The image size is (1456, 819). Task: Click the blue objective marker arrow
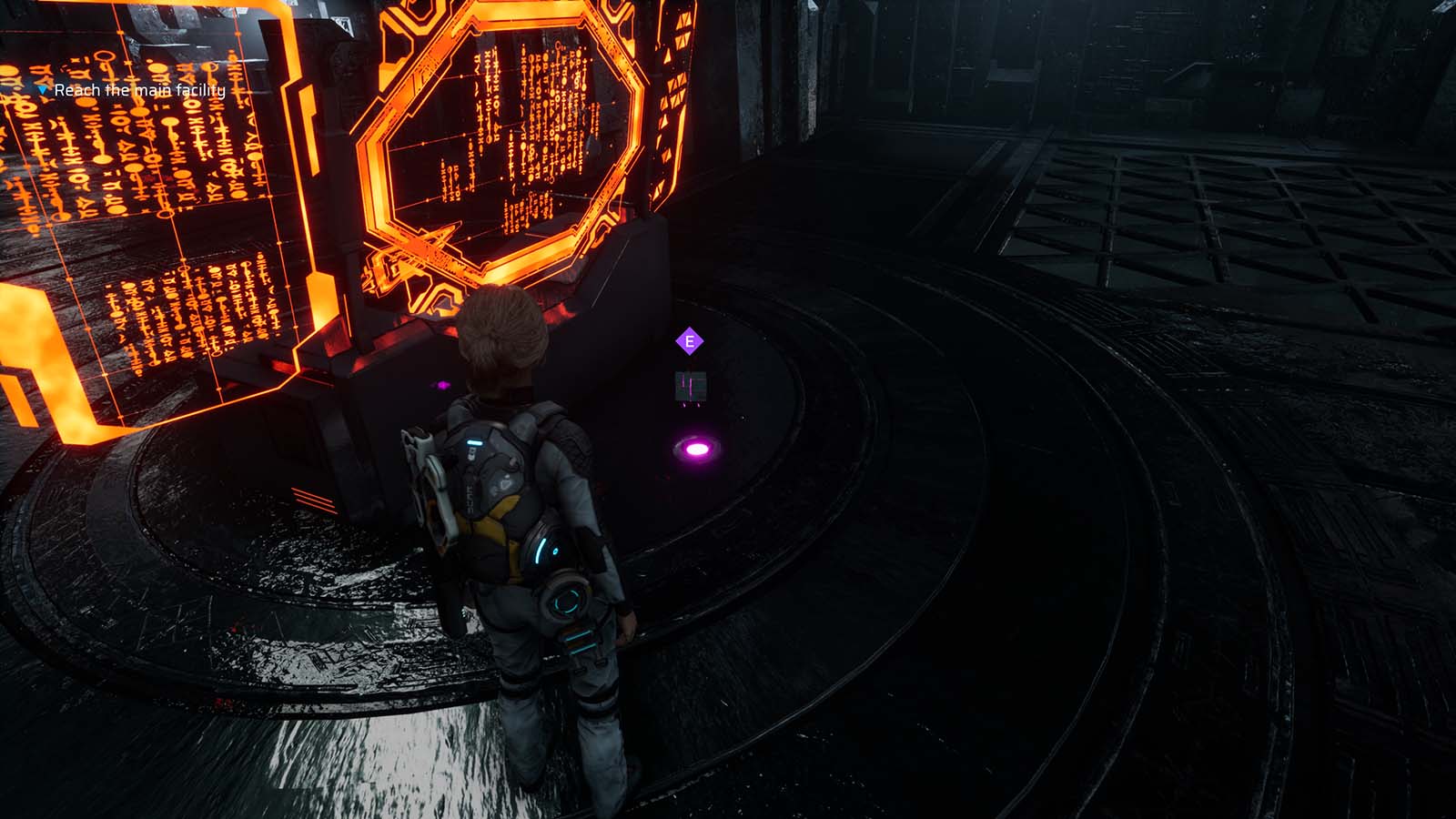point(42,89)
